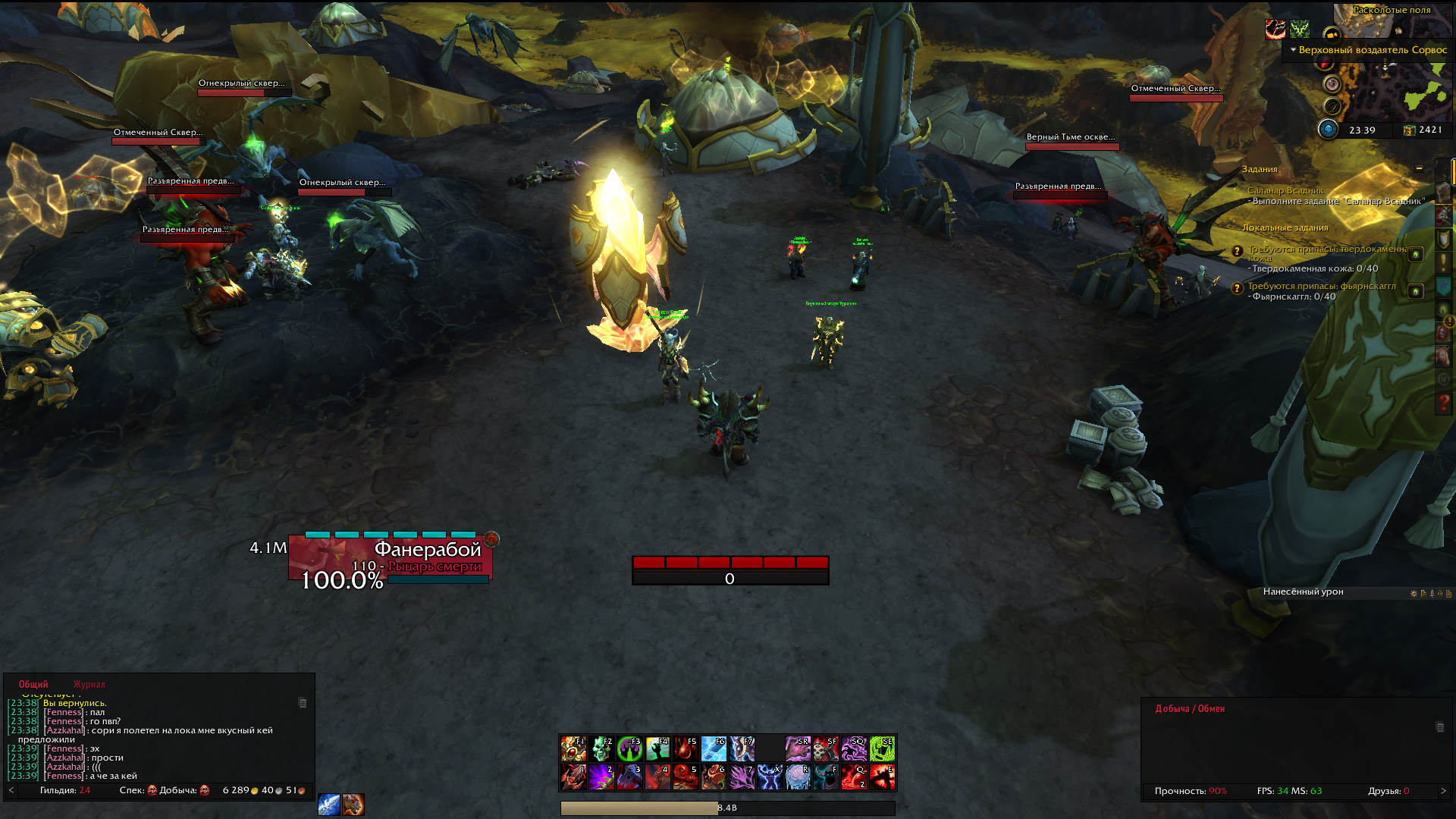Select the Саланар Всадник quest entry

(x=1285, y=190)
